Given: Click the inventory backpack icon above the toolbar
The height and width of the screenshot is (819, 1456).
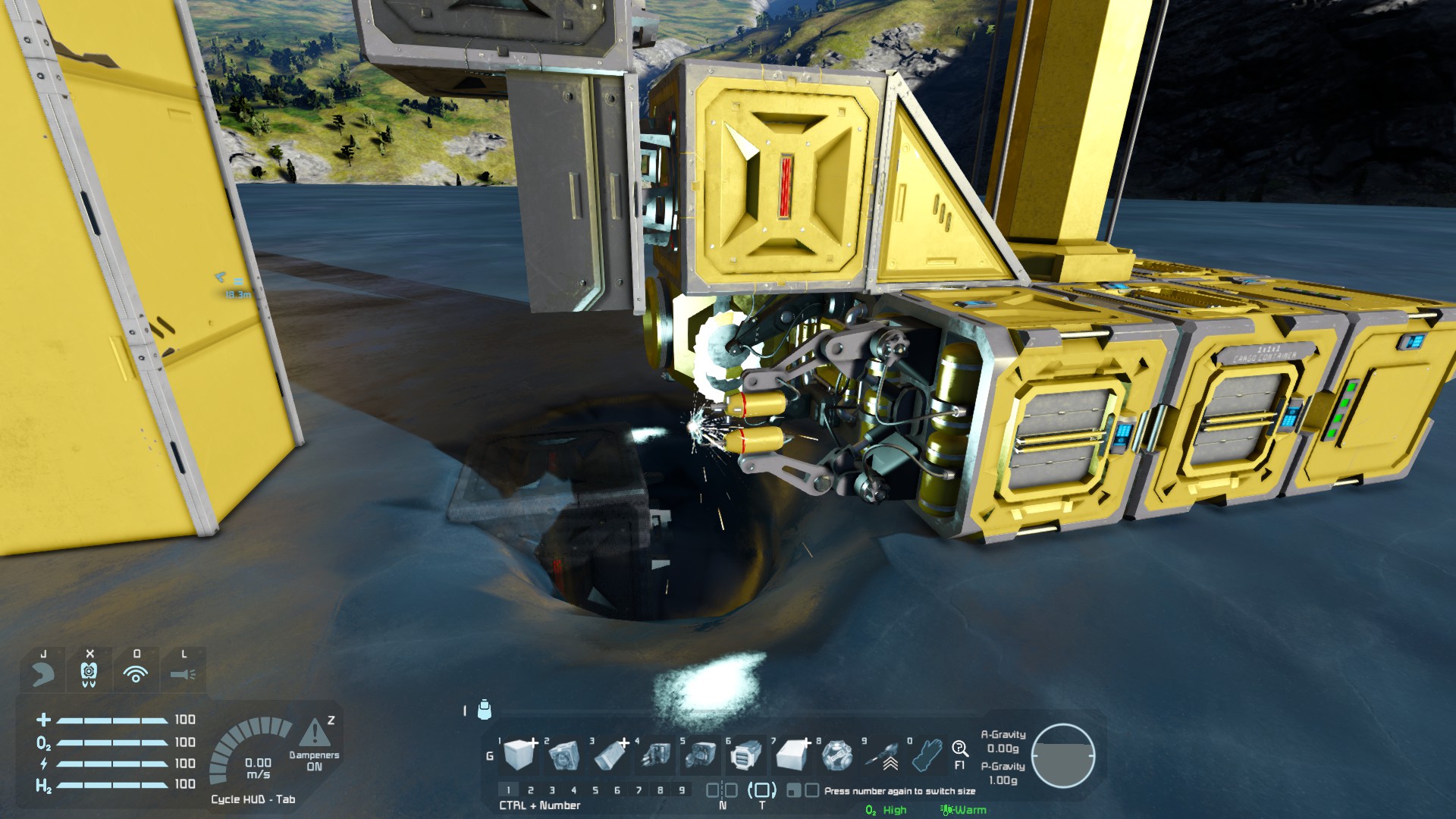Looking at the screenshot, I should 485,710.
